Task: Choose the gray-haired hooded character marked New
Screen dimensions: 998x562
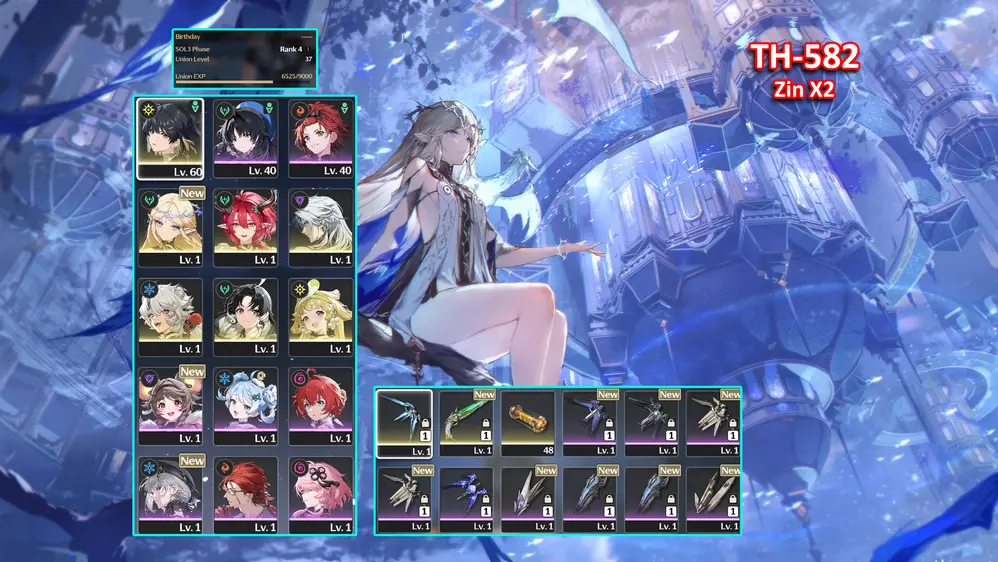Action: click(170, 494)
